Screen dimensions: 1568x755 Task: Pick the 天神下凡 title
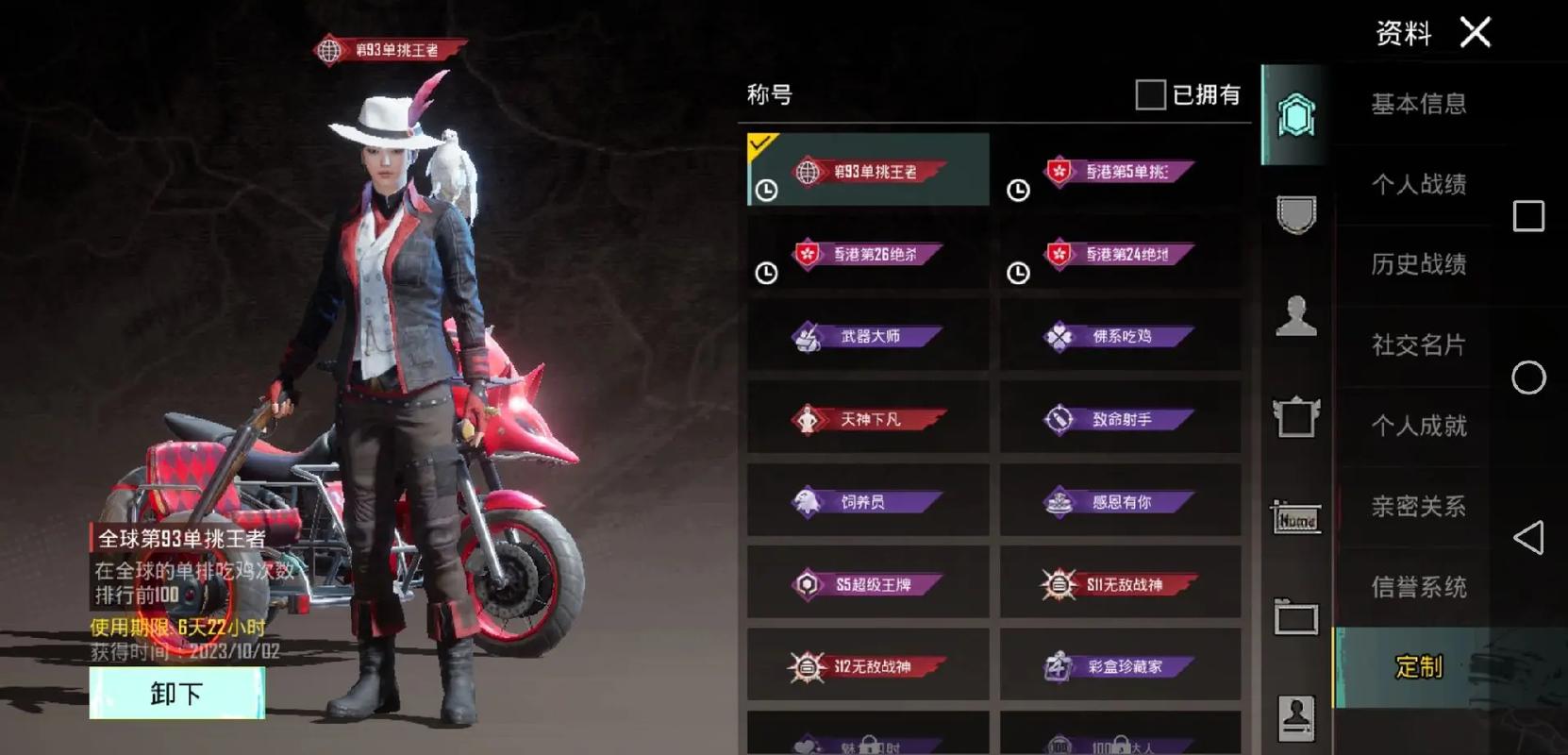pyautogui.click(x=868, y=419)
